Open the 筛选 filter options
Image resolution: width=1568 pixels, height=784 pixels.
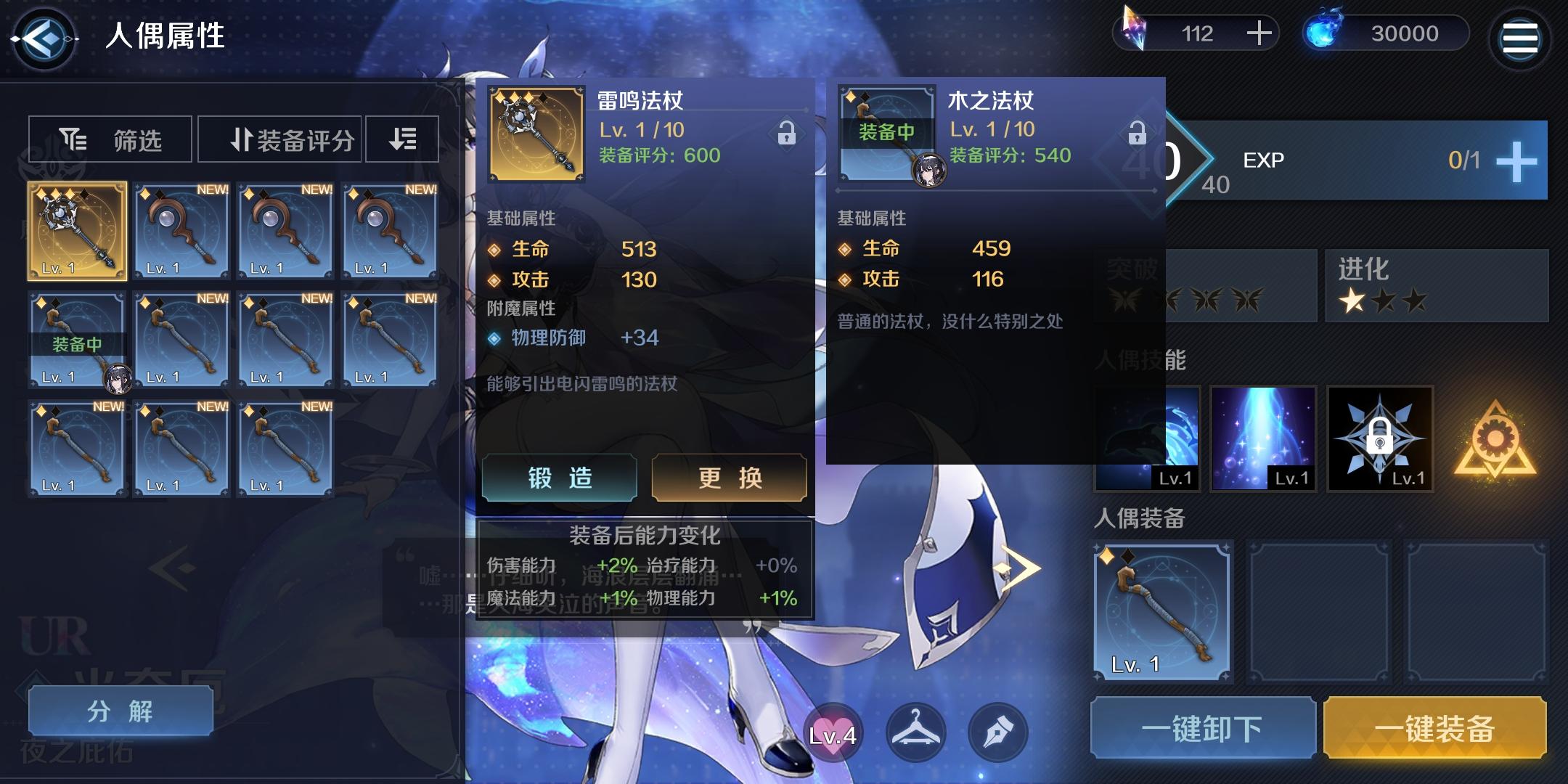pyautogui.click(x=109, y=138)
